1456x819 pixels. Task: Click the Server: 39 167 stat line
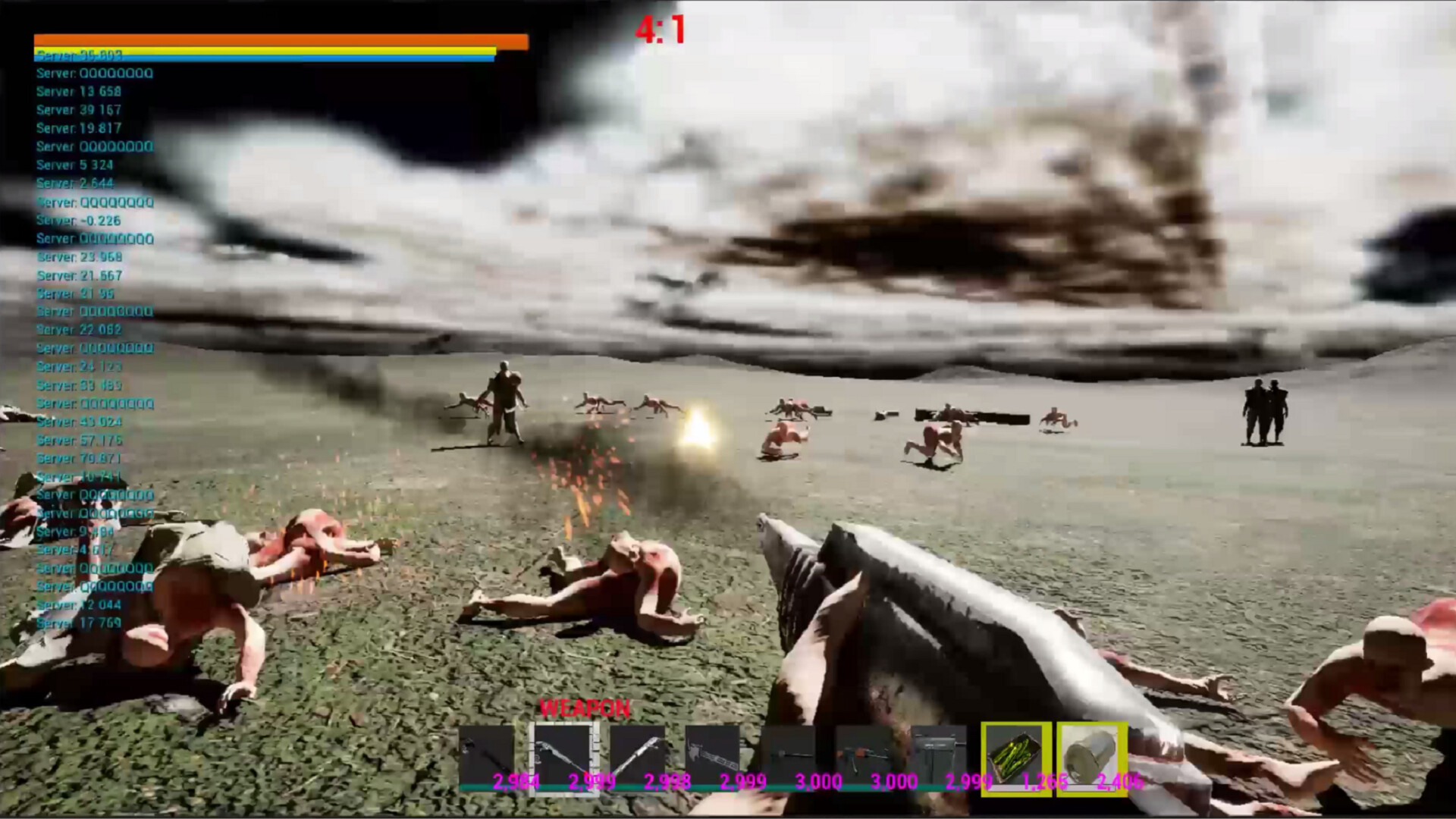coord(81,109)
